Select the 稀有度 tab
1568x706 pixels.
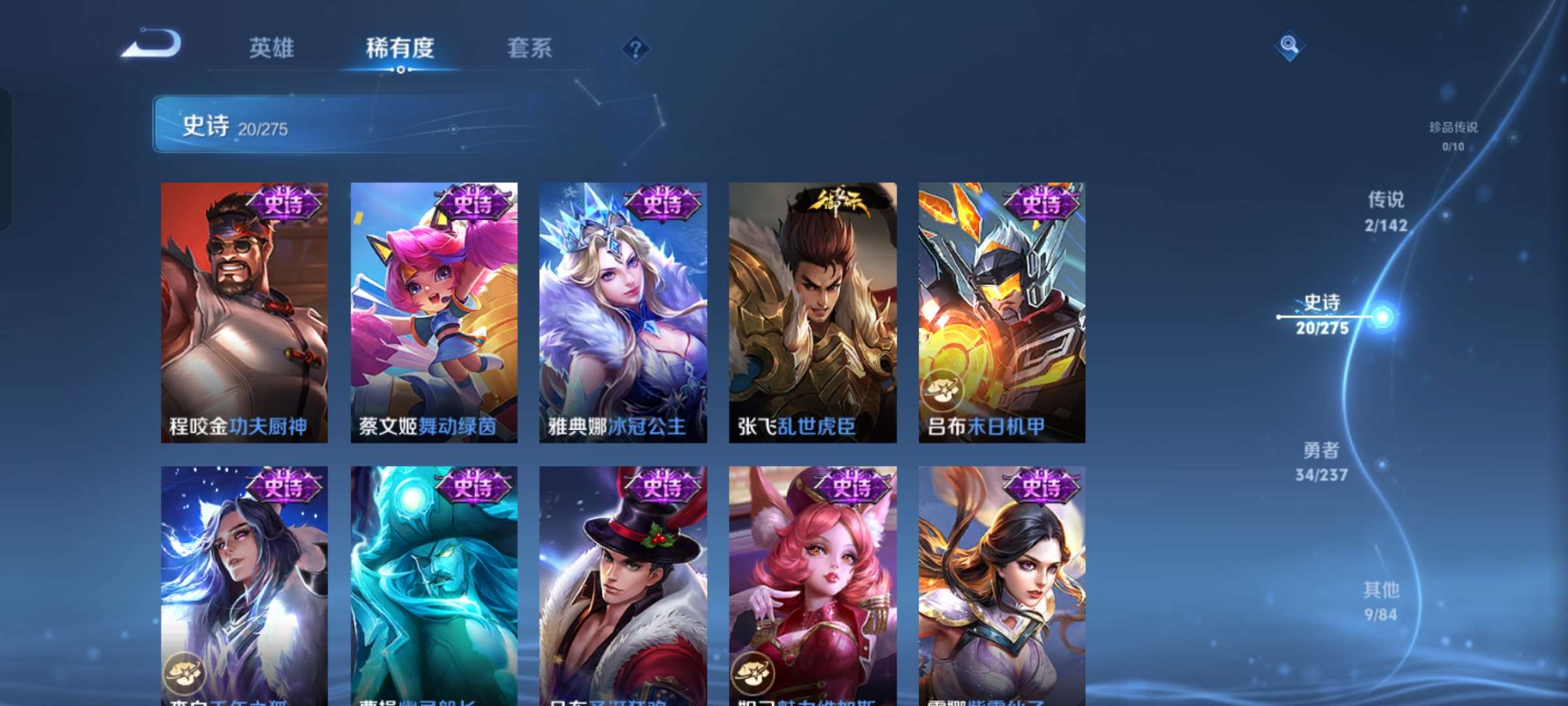tap(401, 47)
